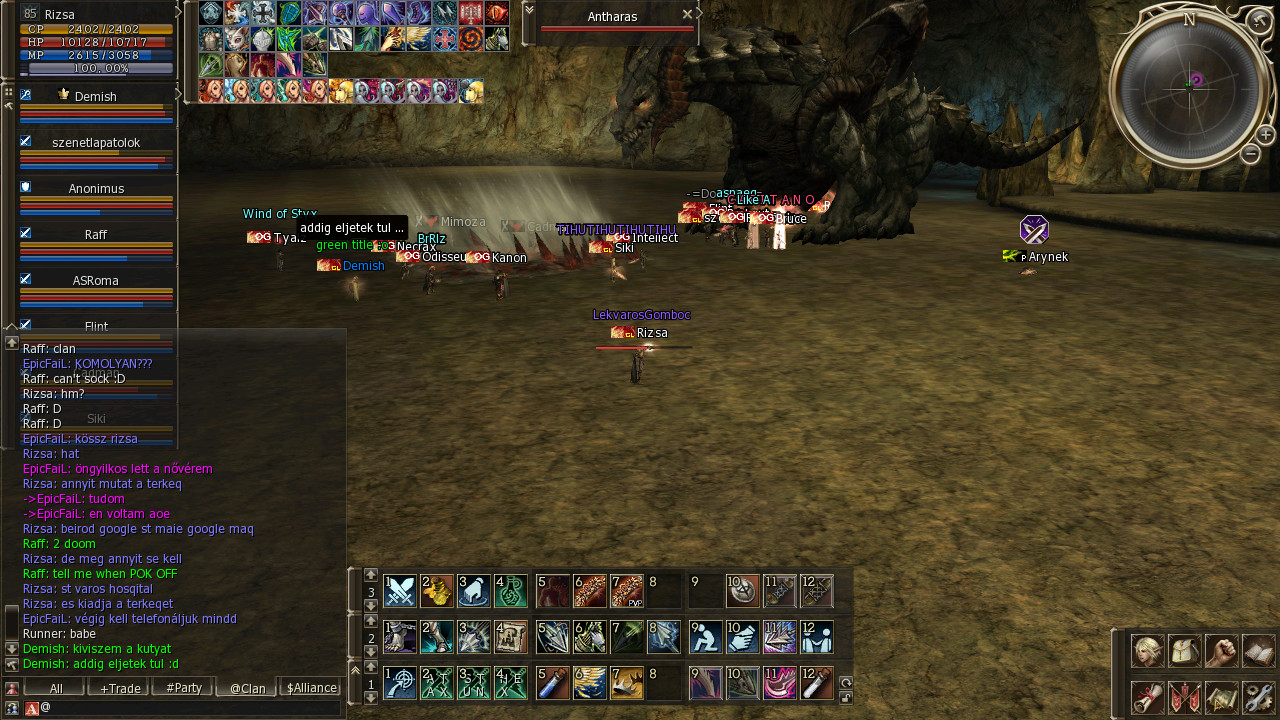Viewport: 1280px width, 720px height.
Task: Open character status via elf portrait icon
Action: [1147, 651]
